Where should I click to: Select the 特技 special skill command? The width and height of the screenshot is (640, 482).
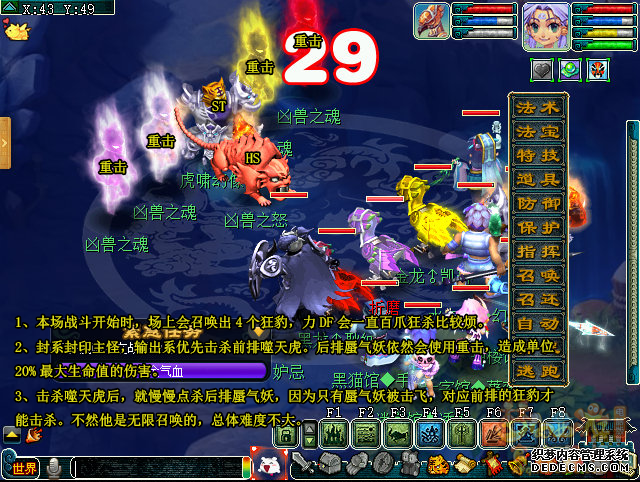click(539, 156)
